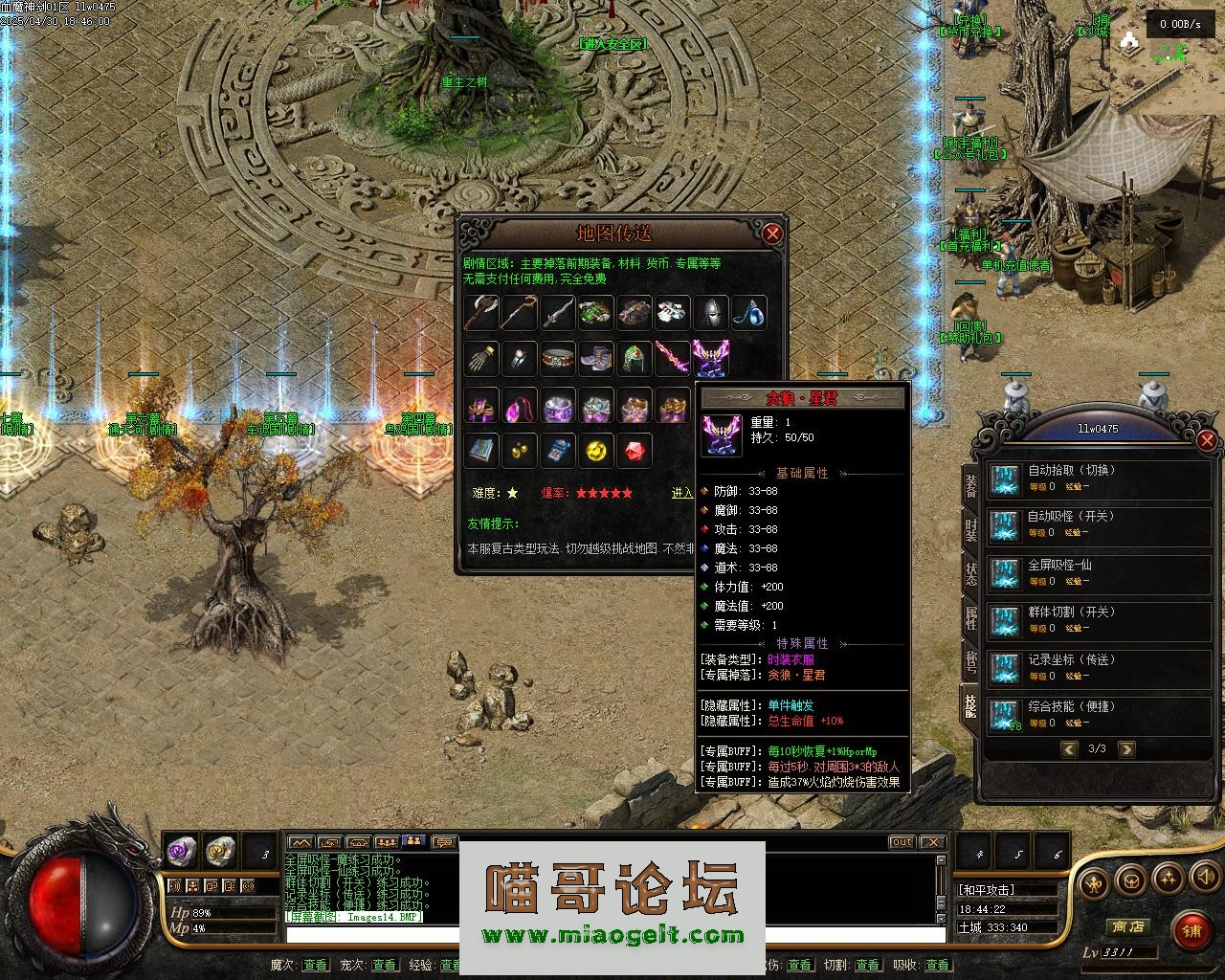Go to the previous skill page

tap(1069, 749)
